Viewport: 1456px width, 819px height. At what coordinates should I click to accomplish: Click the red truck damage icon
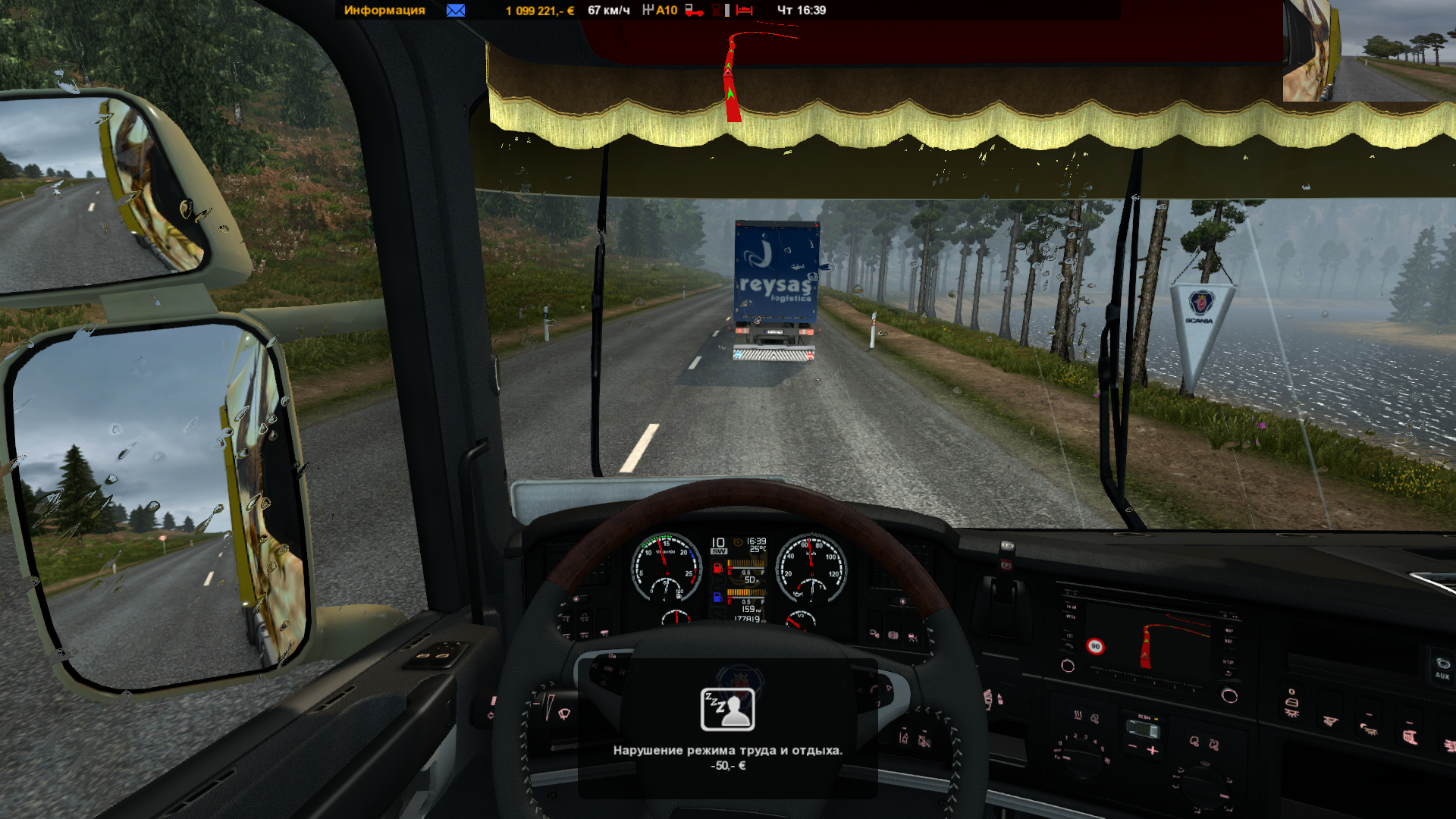[694, 10]
